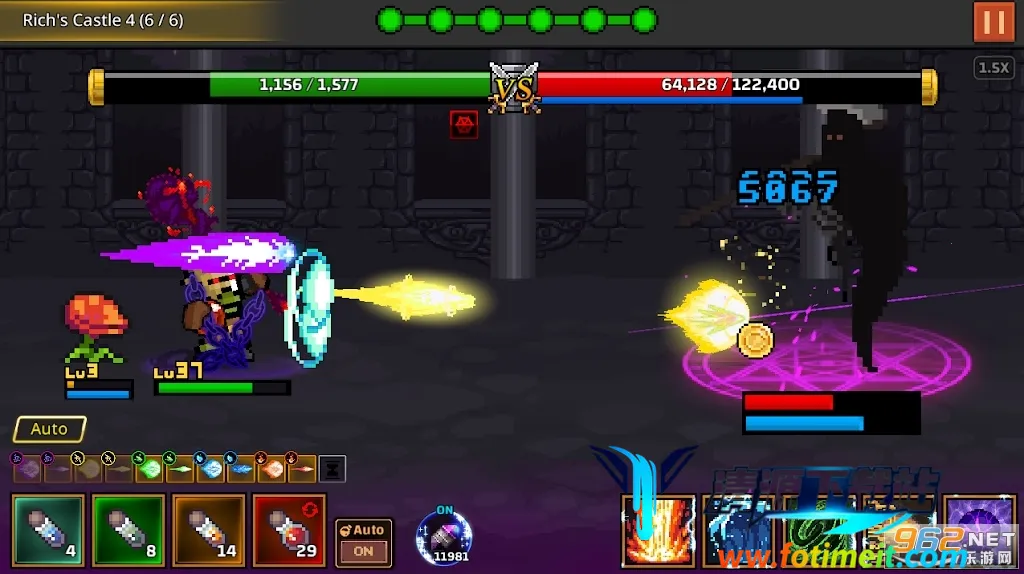1024x574 pixels.
Task: Use the red potion with 29 left
Action: click(288, 529)
